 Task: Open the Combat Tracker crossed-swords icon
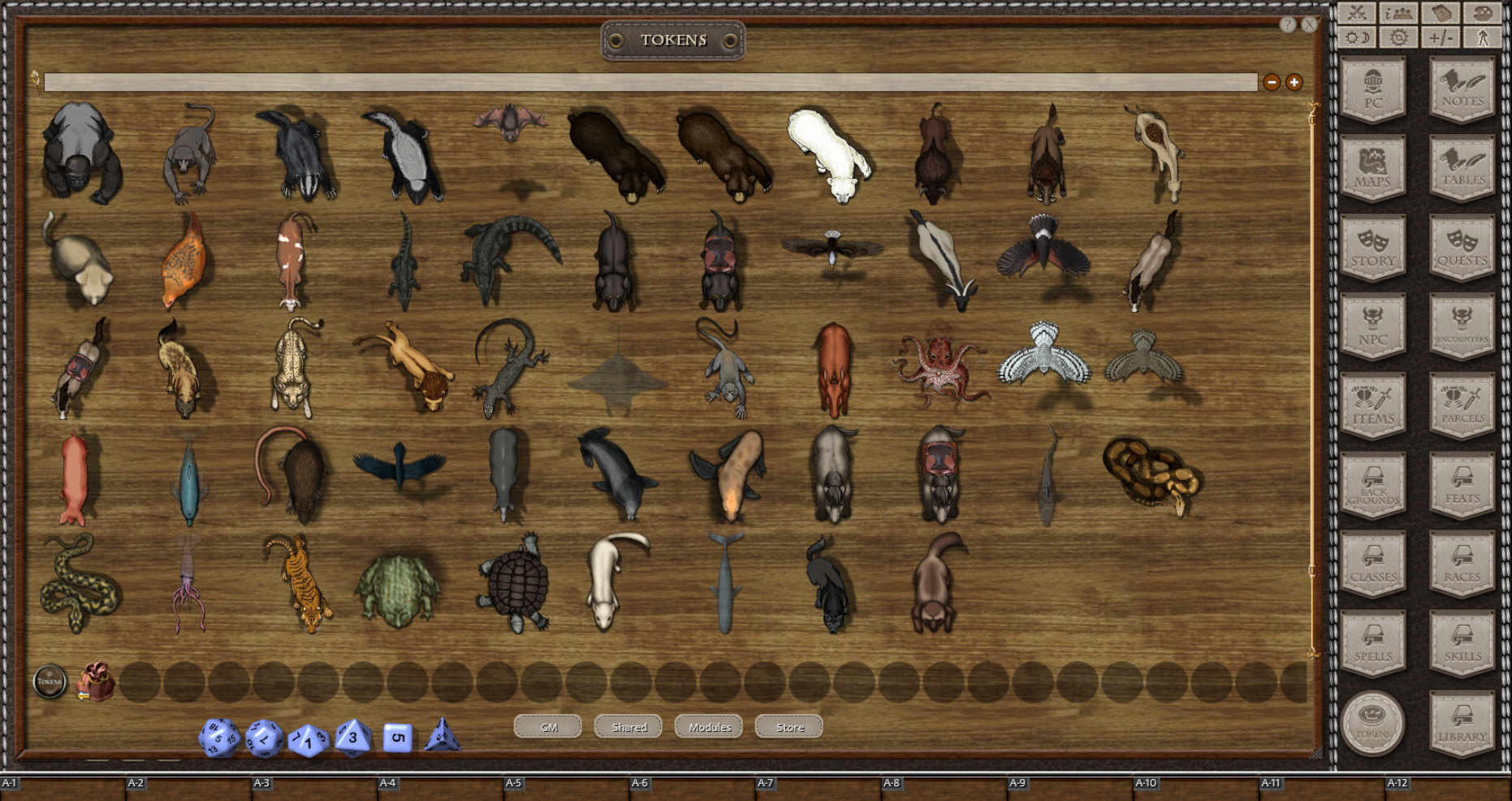click(1356, 13)
